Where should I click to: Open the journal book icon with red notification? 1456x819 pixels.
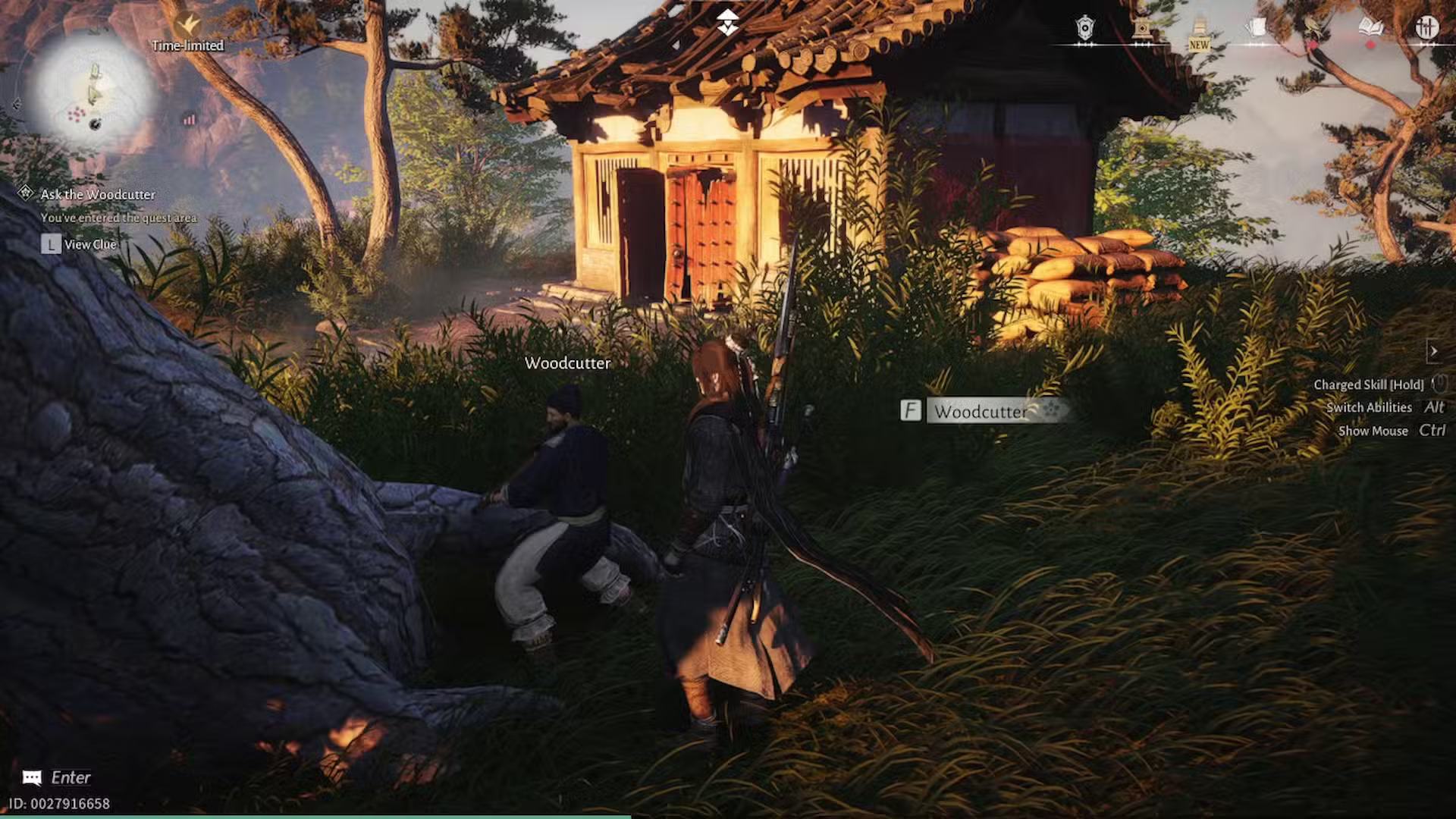point(1370,27)
